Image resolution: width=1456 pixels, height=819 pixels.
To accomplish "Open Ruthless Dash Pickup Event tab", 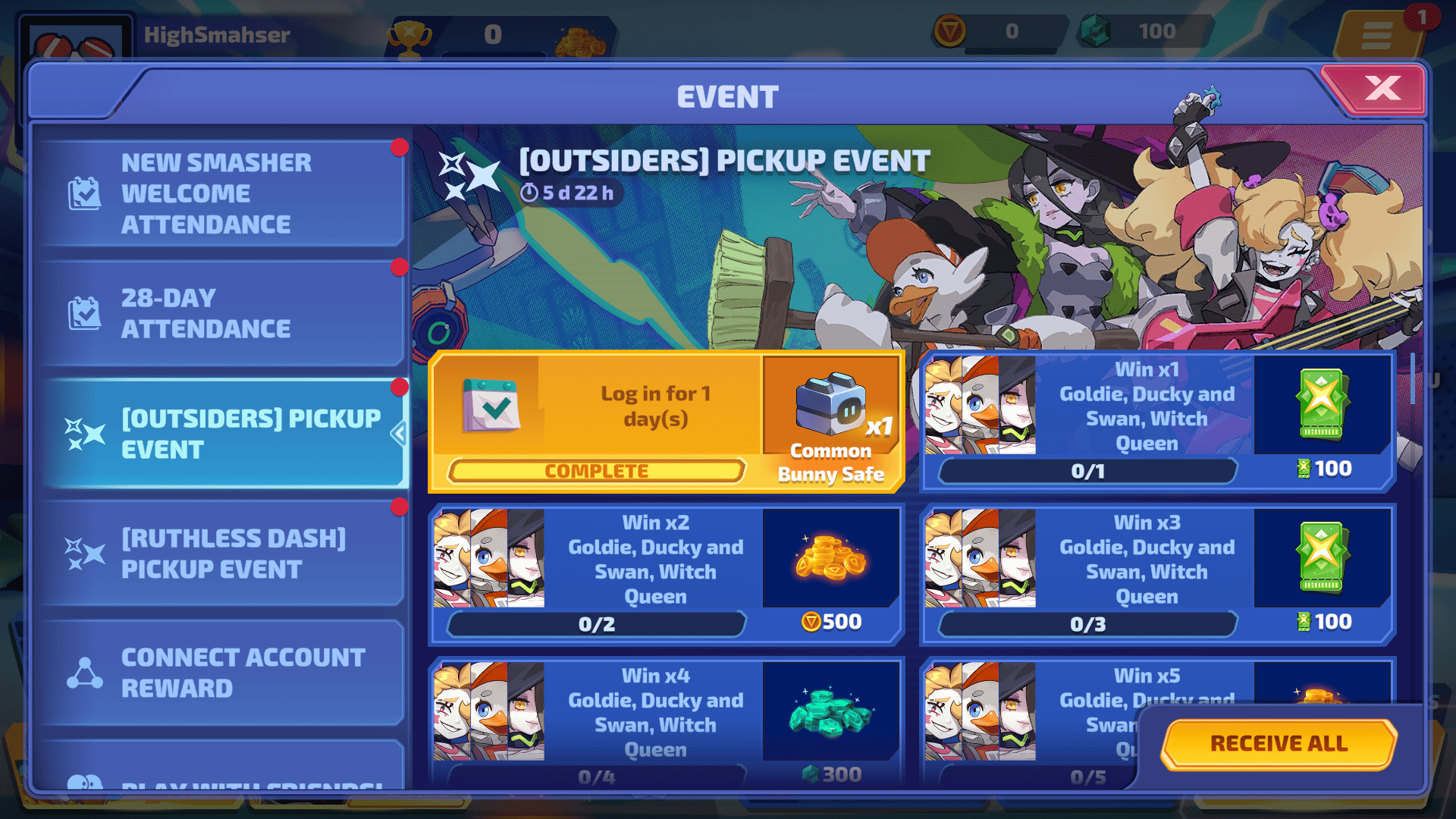I will [220, 554].
